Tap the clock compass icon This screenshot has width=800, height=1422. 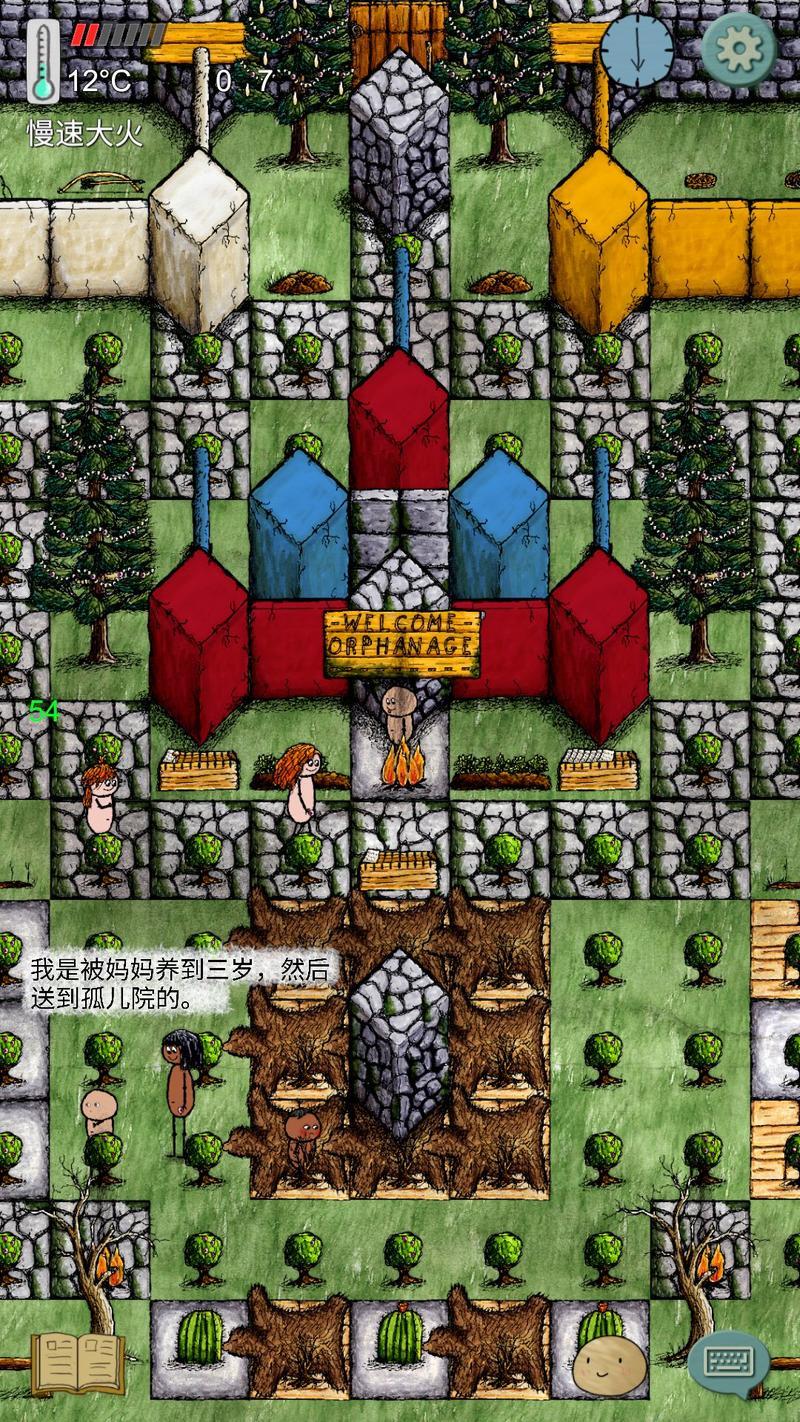(637, 50)
